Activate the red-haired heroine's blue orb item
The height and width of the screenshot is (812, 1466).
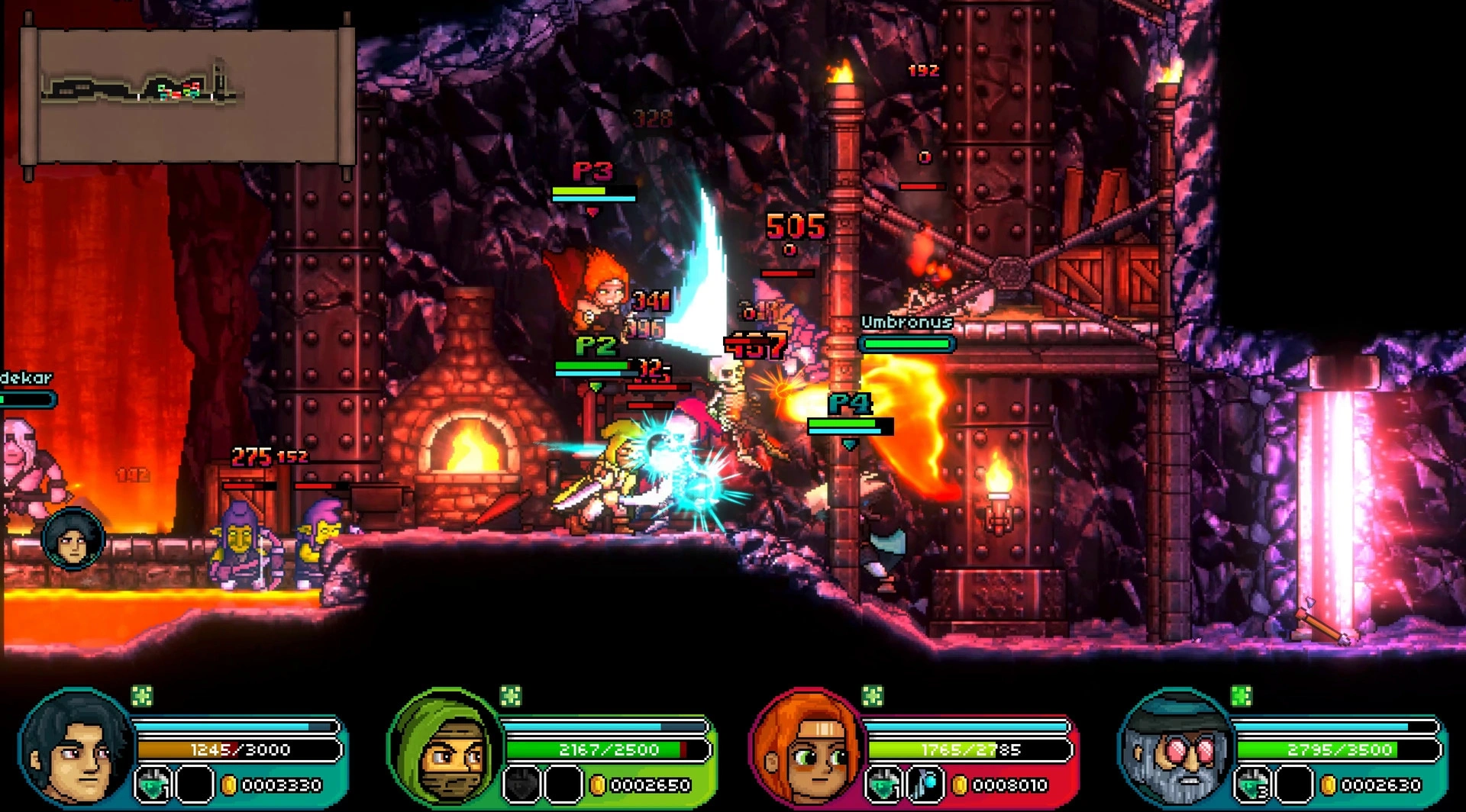(925, 785)
